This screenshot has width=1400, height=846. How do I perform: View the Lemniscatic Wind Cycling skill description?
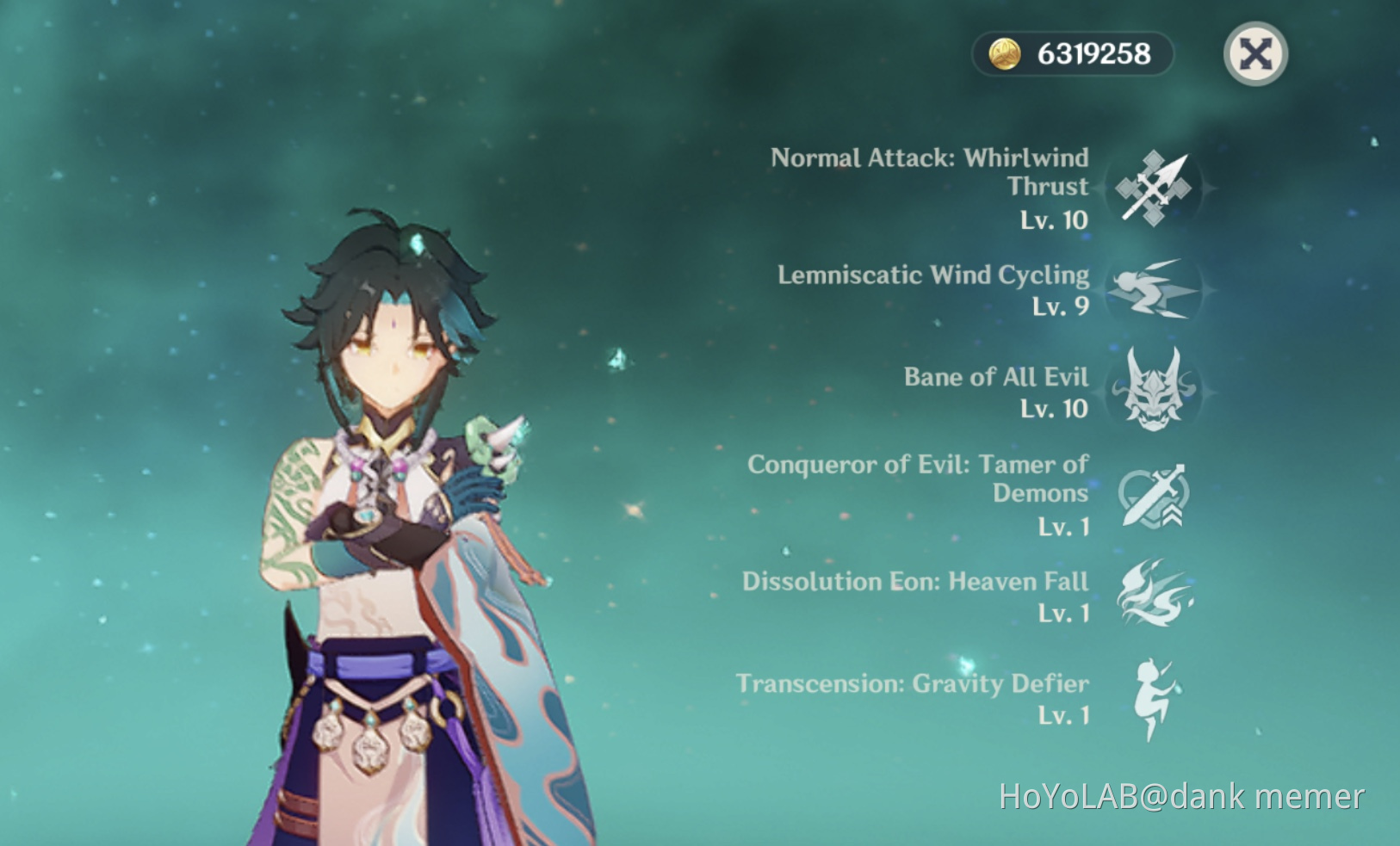coord(932,275)
